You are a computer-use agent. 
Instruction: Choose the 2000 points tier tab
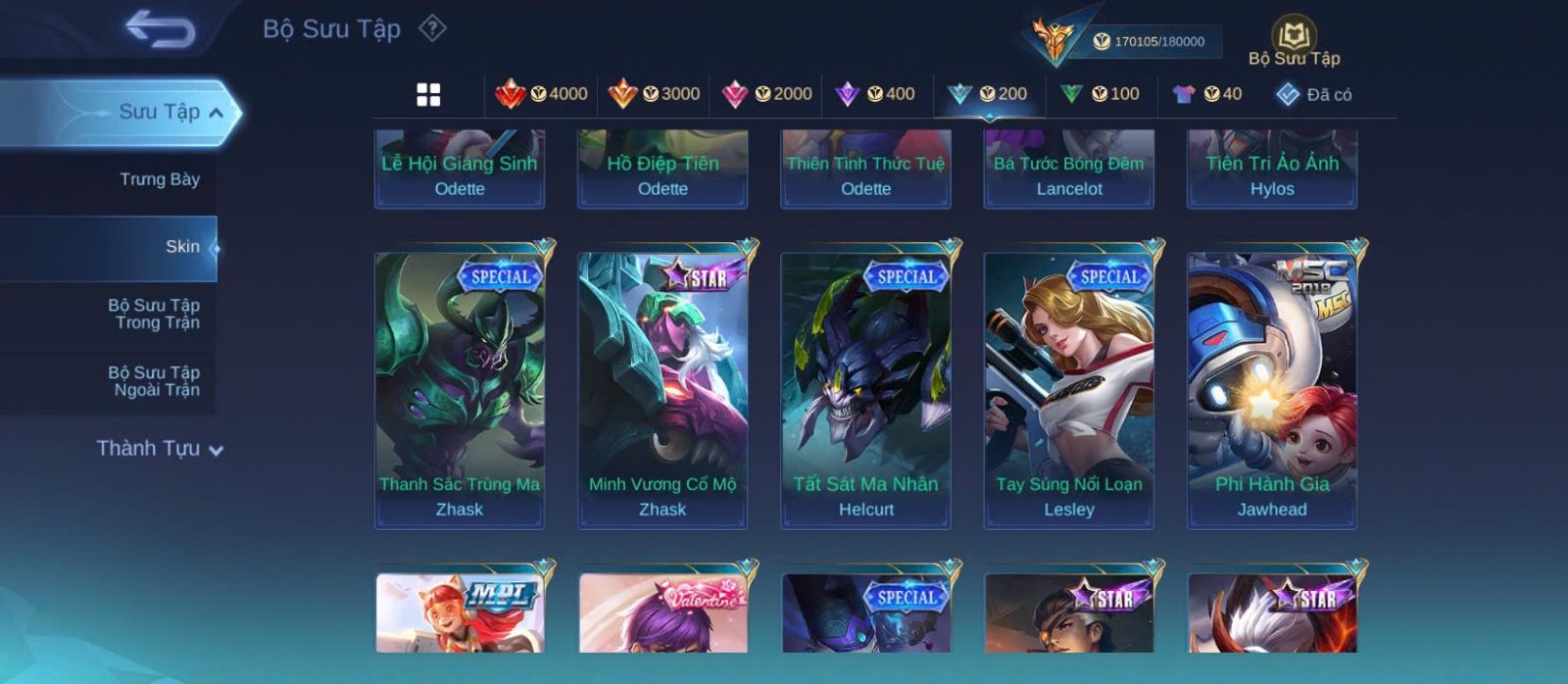click(x=767, y=94)
